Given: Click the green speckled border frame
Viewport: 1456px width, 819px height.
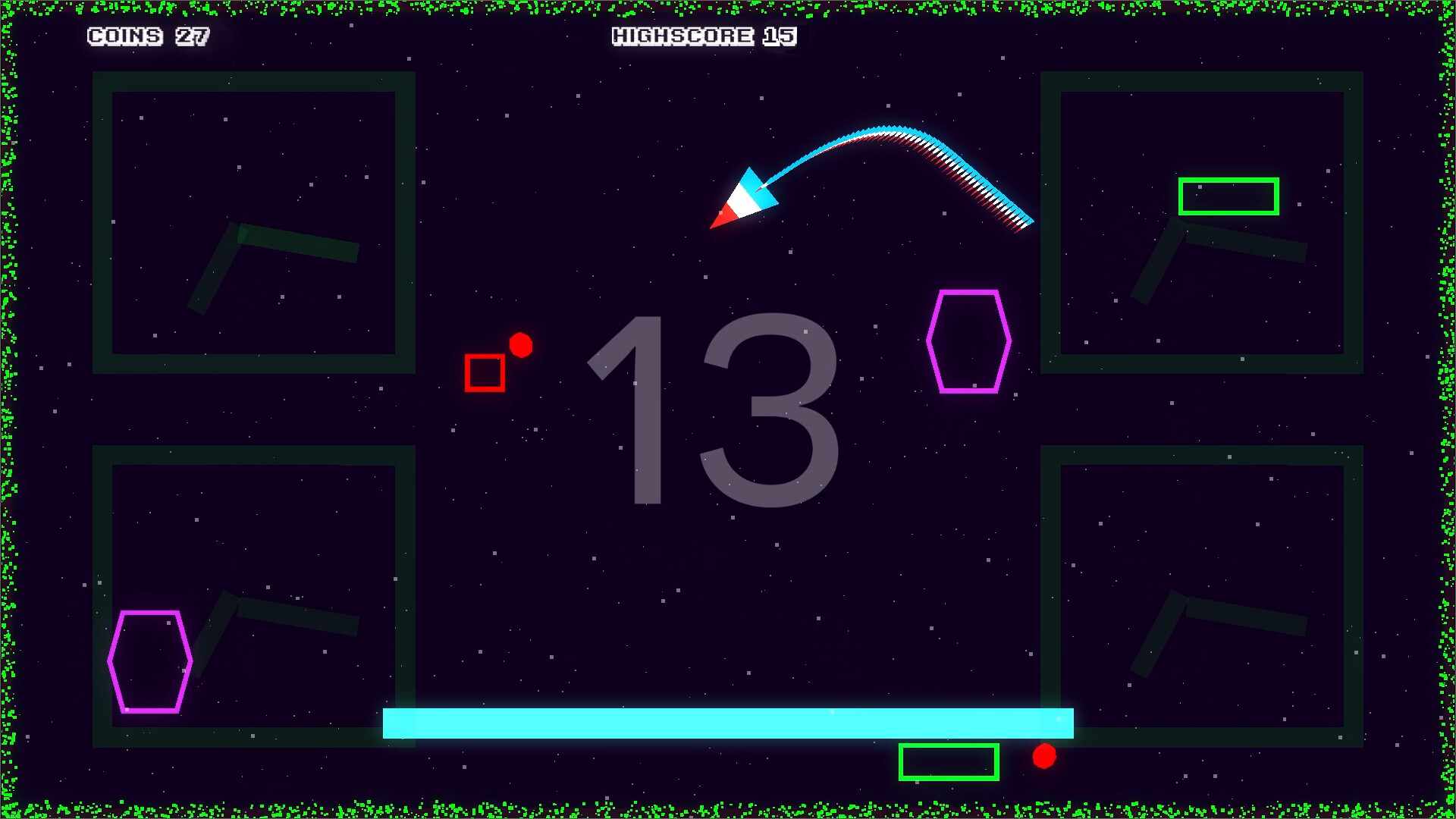Looking at the screenshot, I should click(728, 9).
